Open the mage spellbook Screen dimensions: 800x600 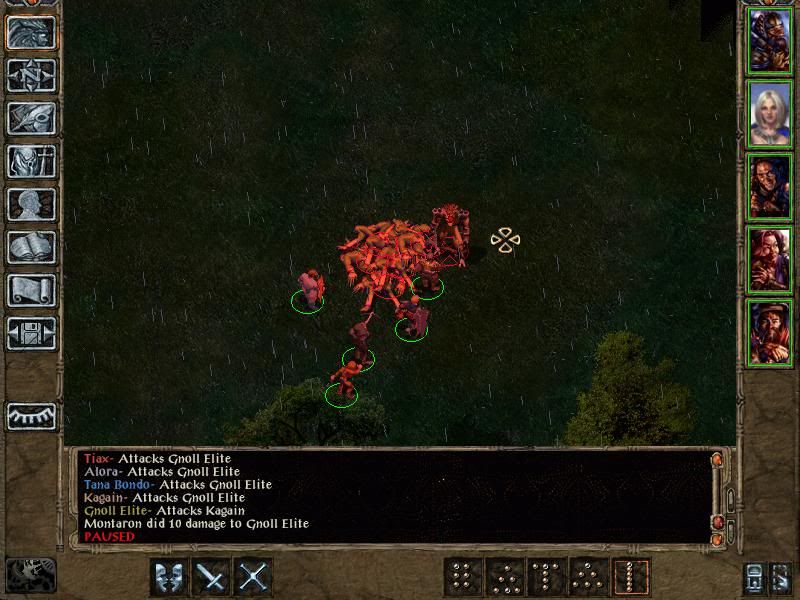pos(31,247)
